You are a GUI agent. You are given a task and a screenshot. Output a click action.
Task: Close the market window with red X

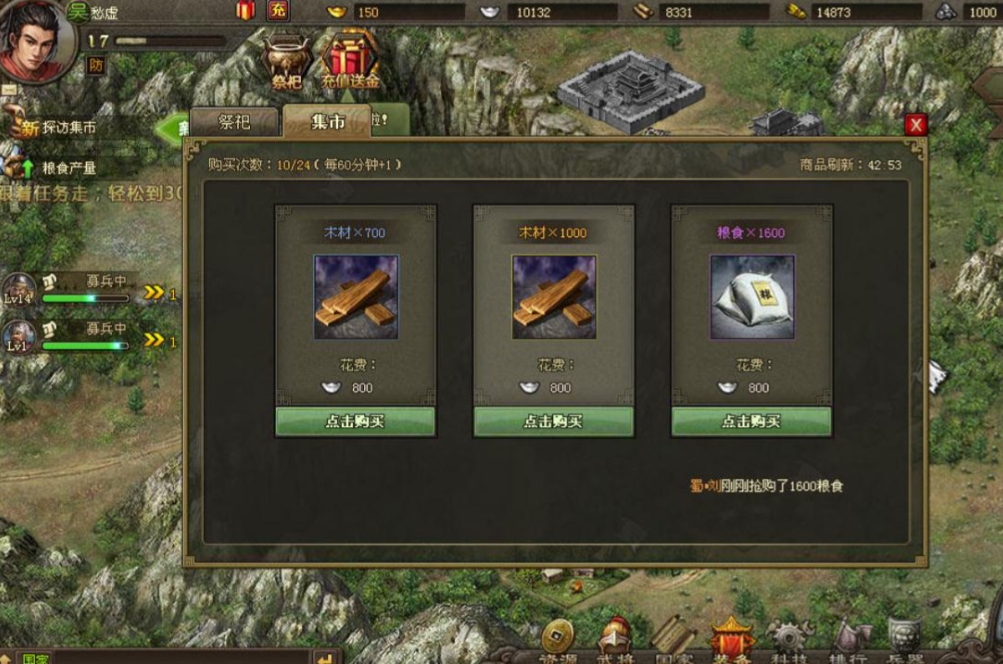(x=915, y=124)
